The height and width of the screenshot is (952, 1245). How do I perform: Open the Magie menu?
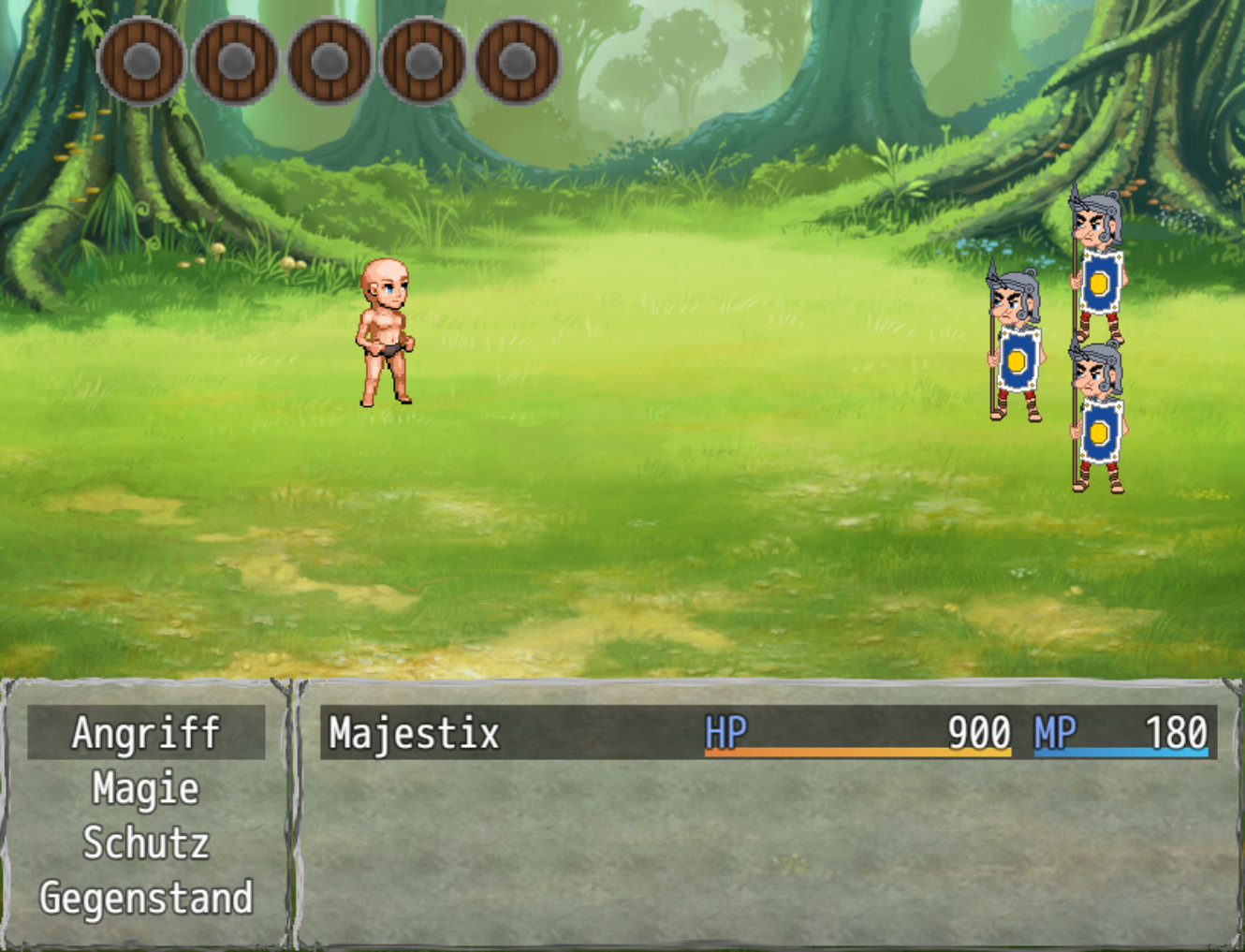click(x=146, y=788)
